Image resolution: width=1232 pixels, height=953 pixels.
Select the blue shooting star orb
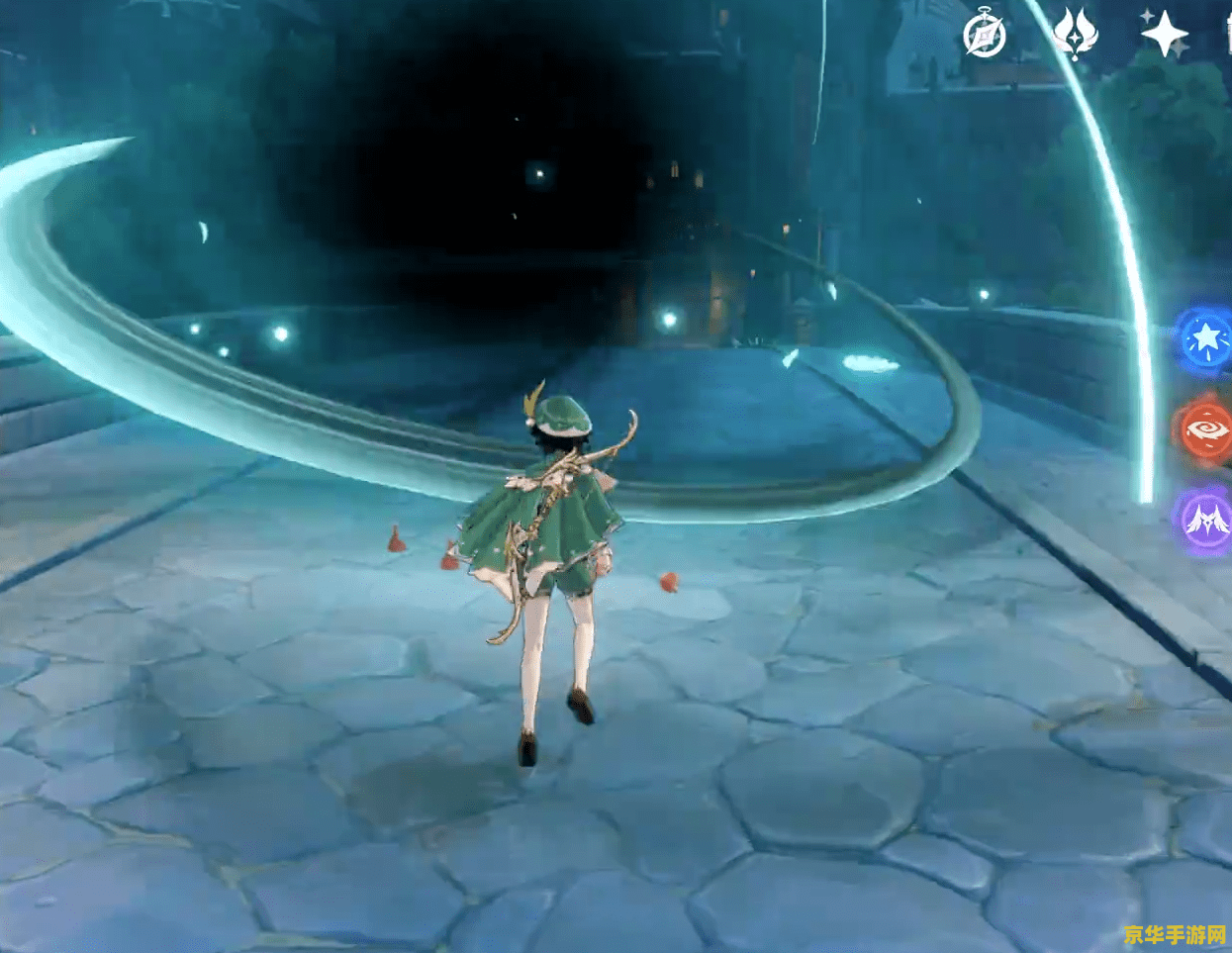click(x=1205, y=339)
